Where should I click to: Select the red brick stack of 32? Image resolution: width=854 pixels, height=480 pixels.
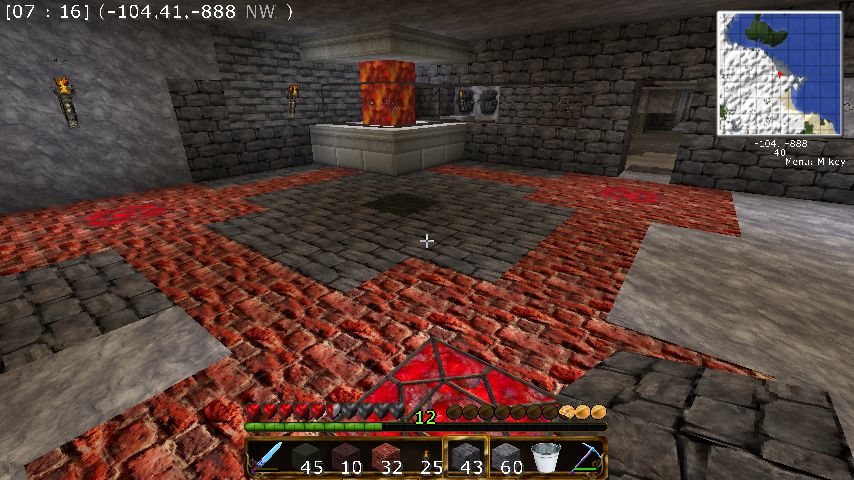386,457
